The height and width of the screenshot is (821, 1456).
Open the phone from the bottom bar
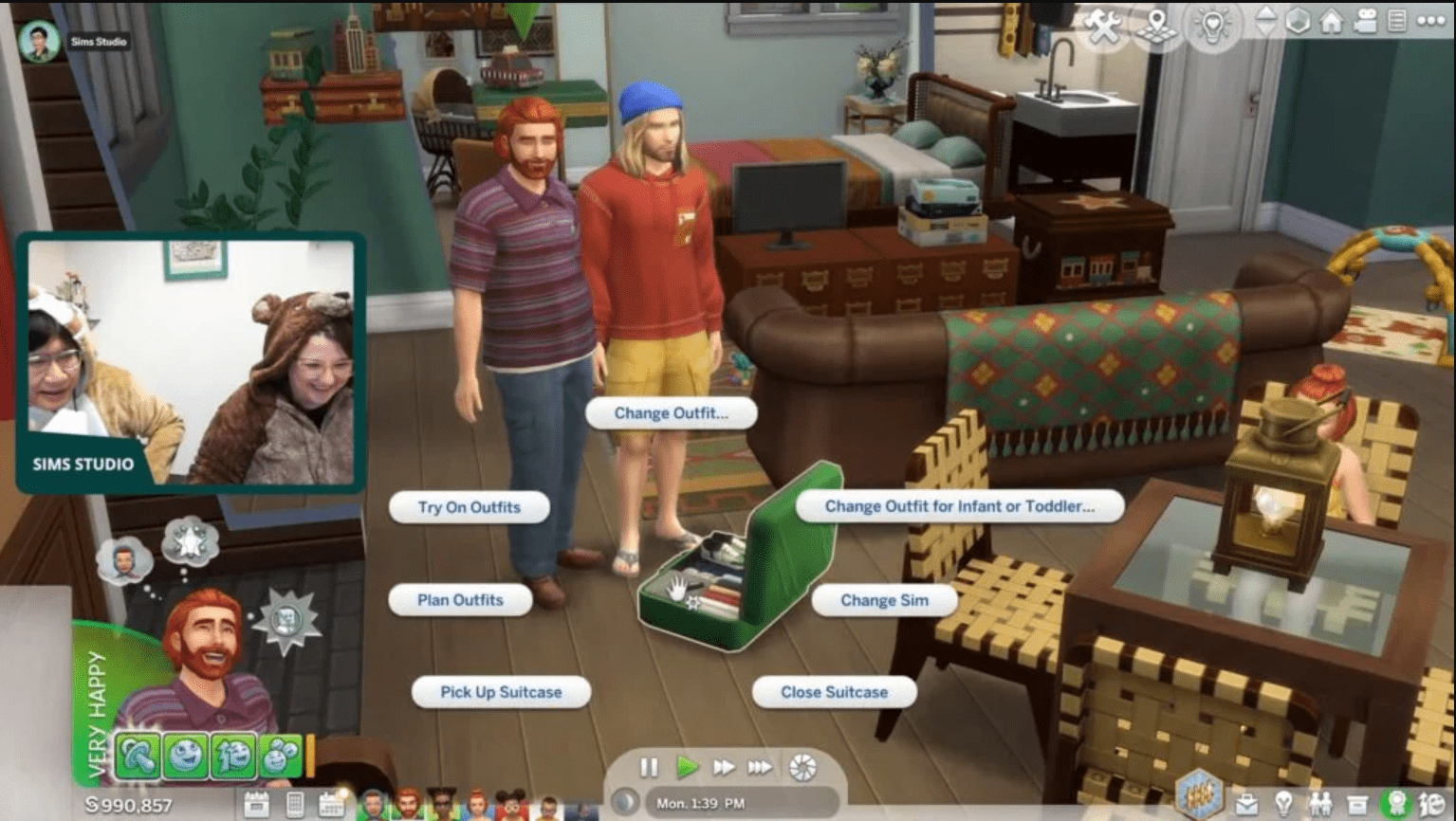[296, 804]
